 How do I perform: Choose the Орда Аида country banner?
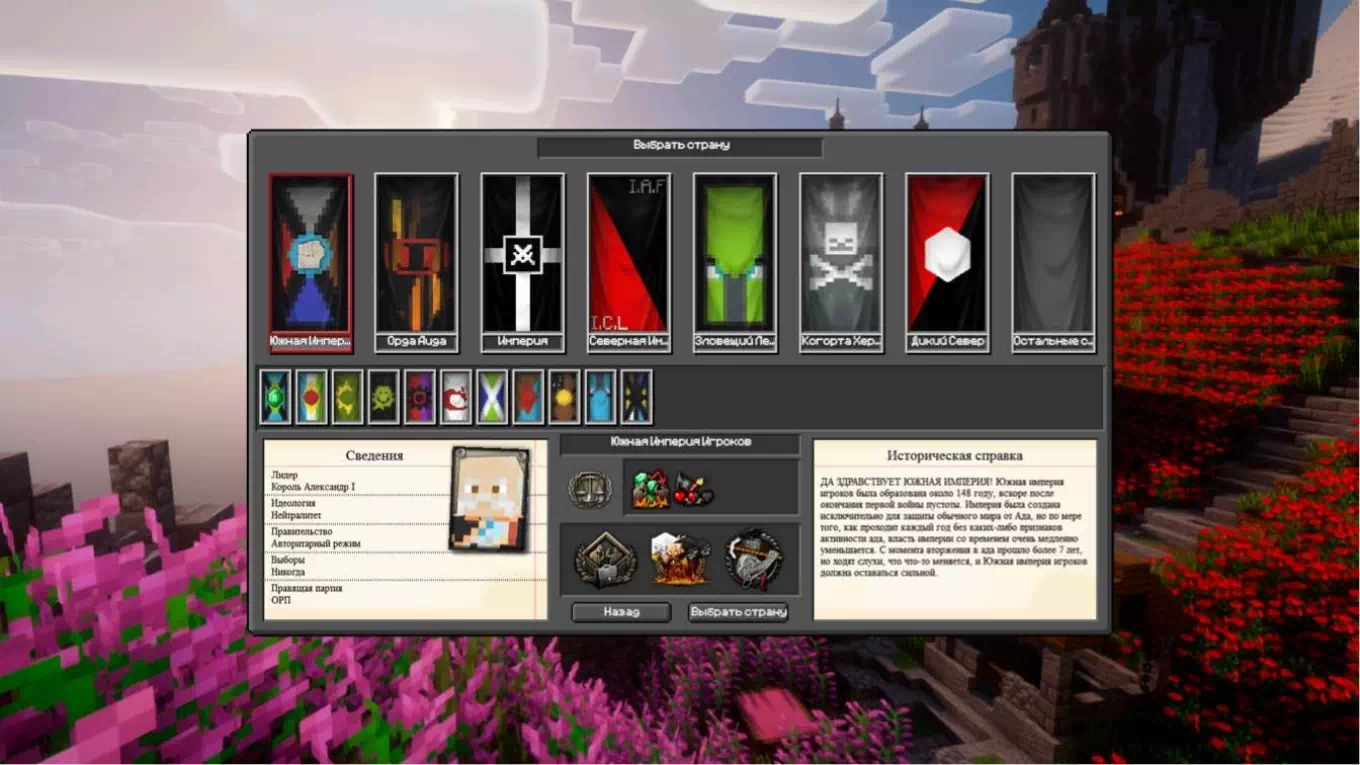coord(416,255)
